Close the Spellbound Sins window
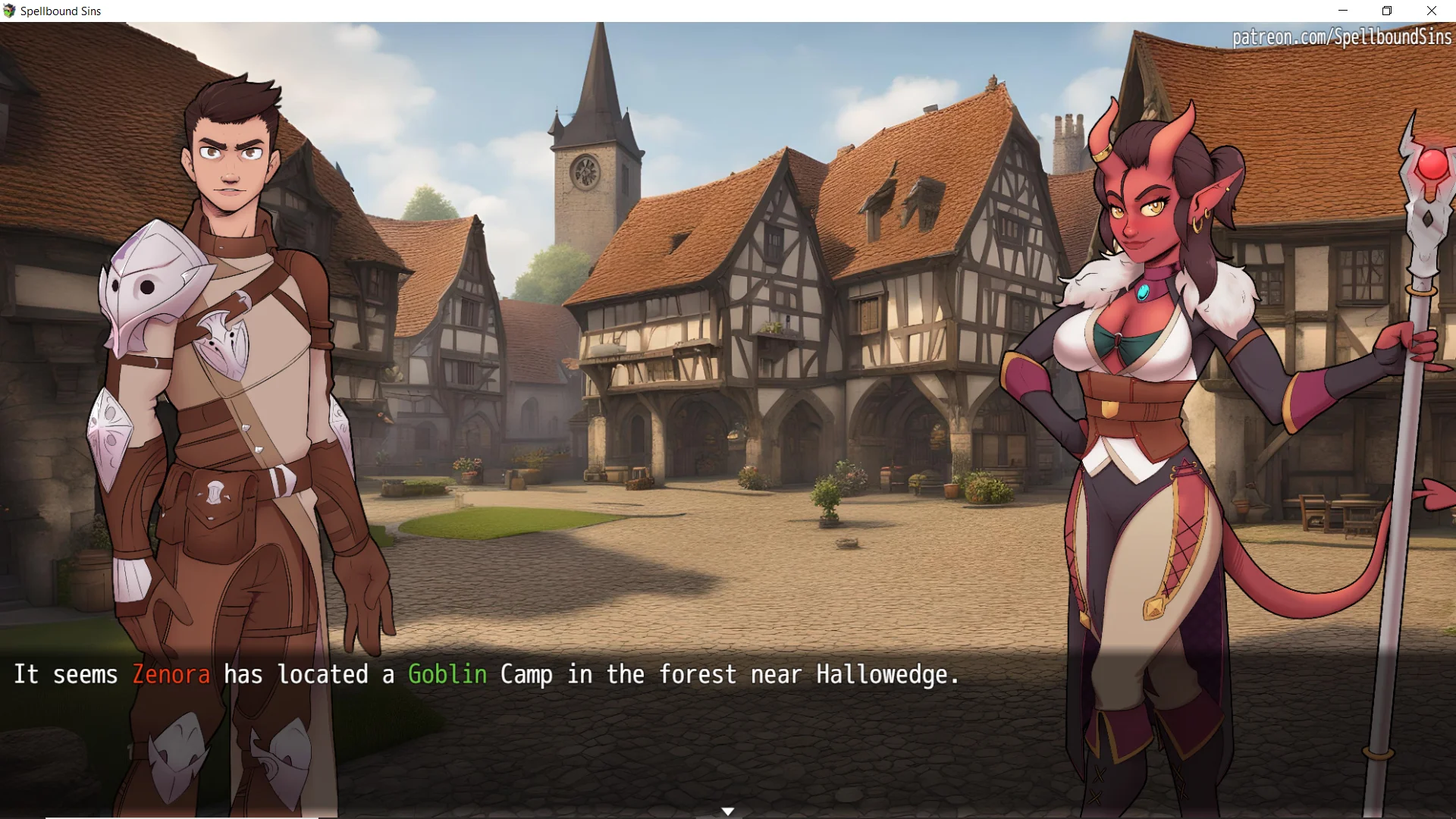 point(1431,11)
